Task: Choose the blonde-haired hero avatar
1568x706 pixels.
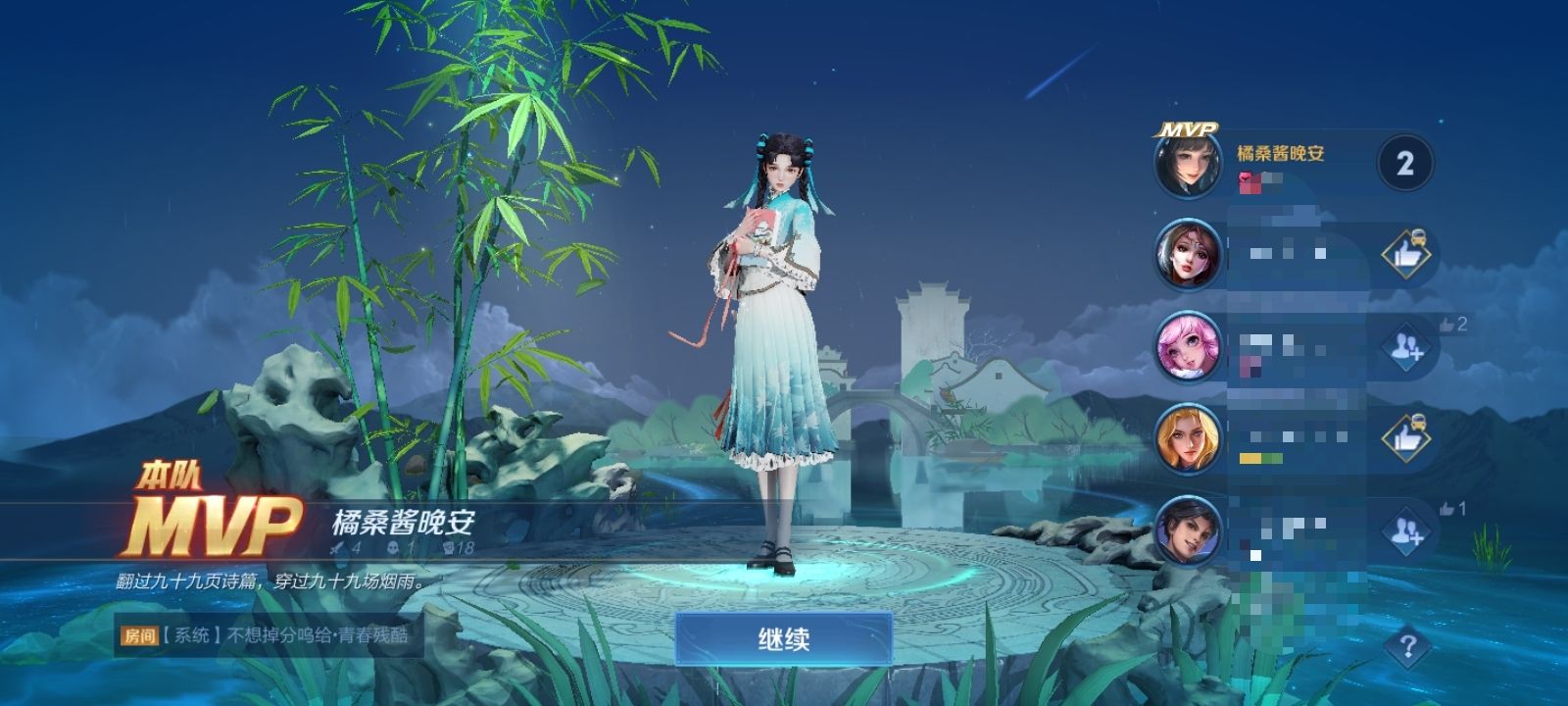Action: click(1189, 438)
